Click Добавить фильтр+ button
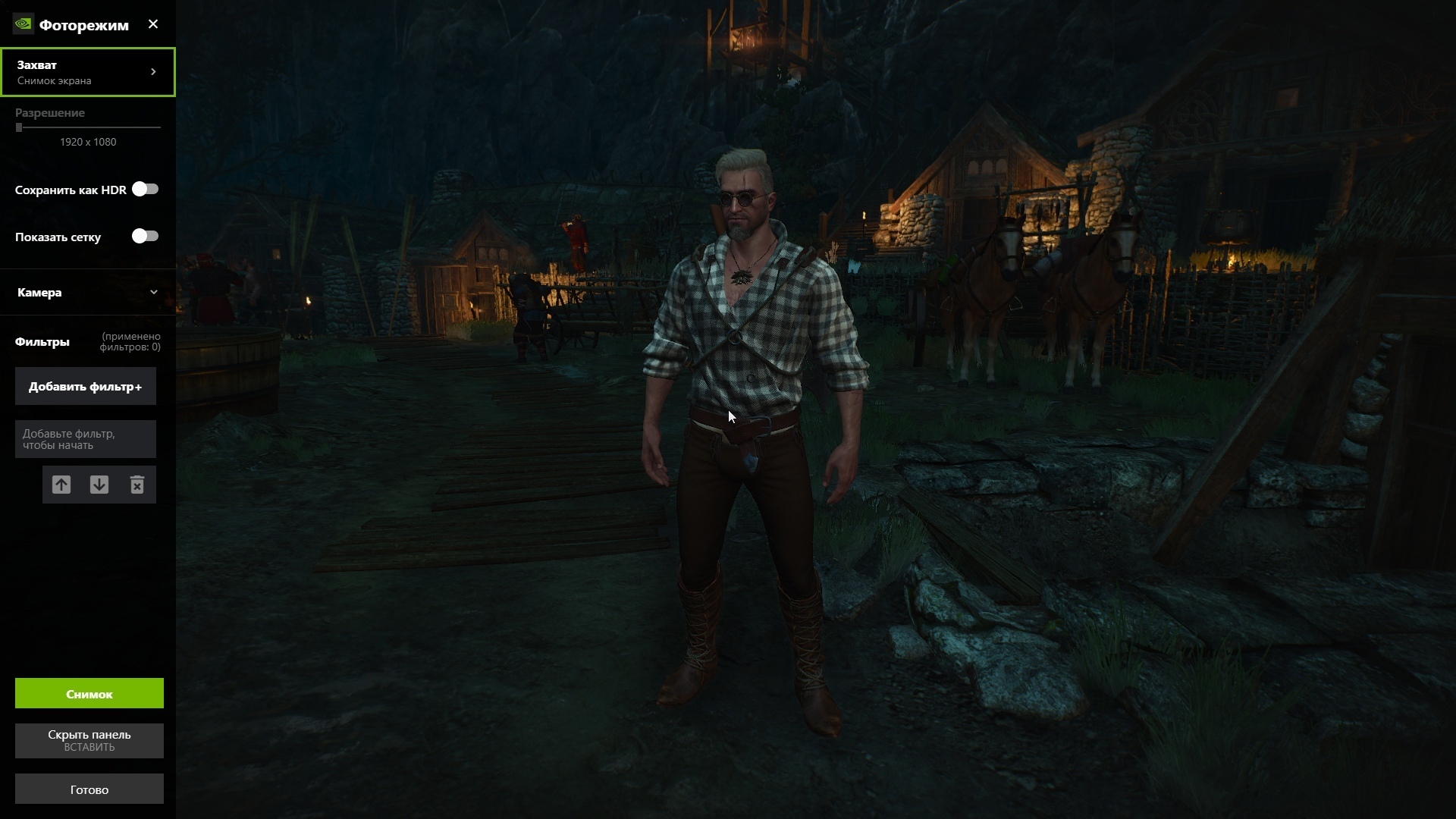This screenshot has width=1456, height=819. pyautogui.click(x=86, y=387)
